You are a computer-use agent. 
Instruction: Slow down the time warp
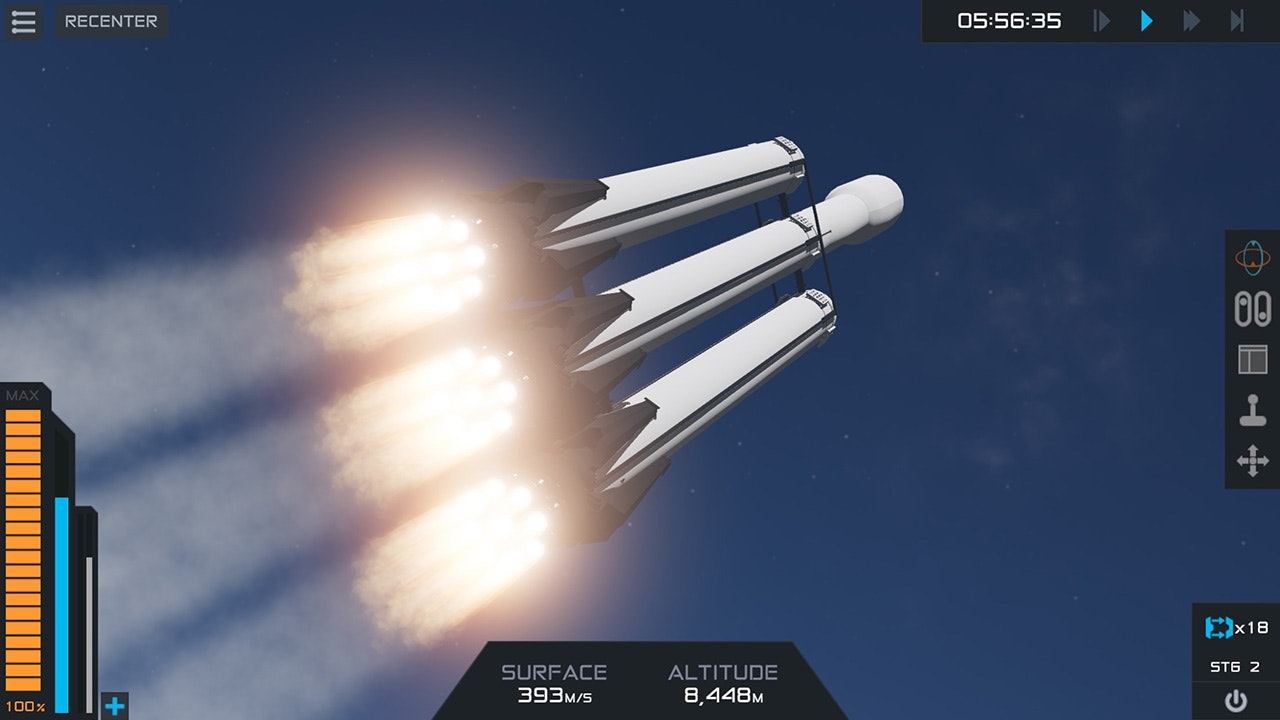click(1101, 21)
